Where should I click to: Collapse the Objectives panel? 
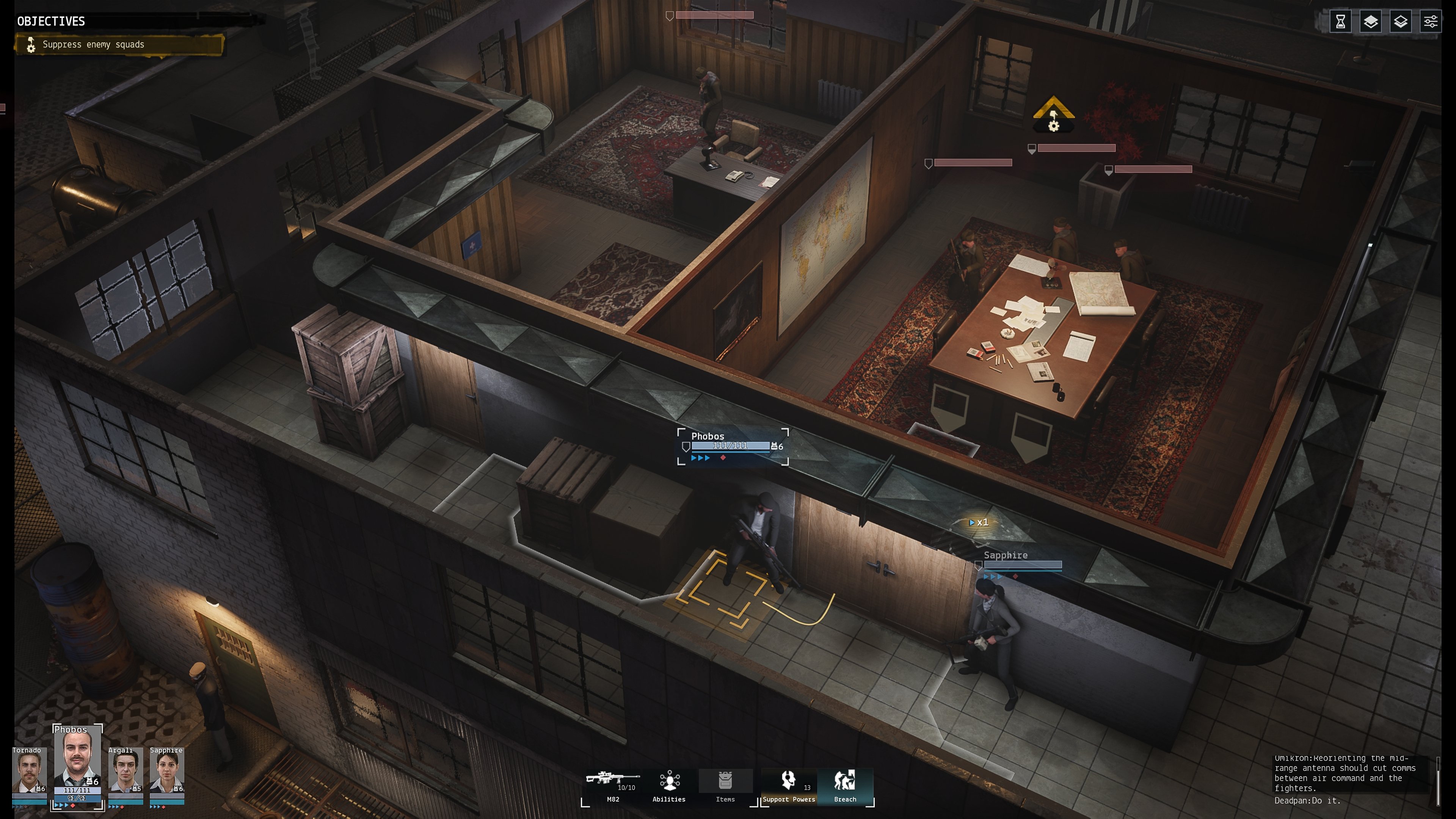(x=51, y=22)
